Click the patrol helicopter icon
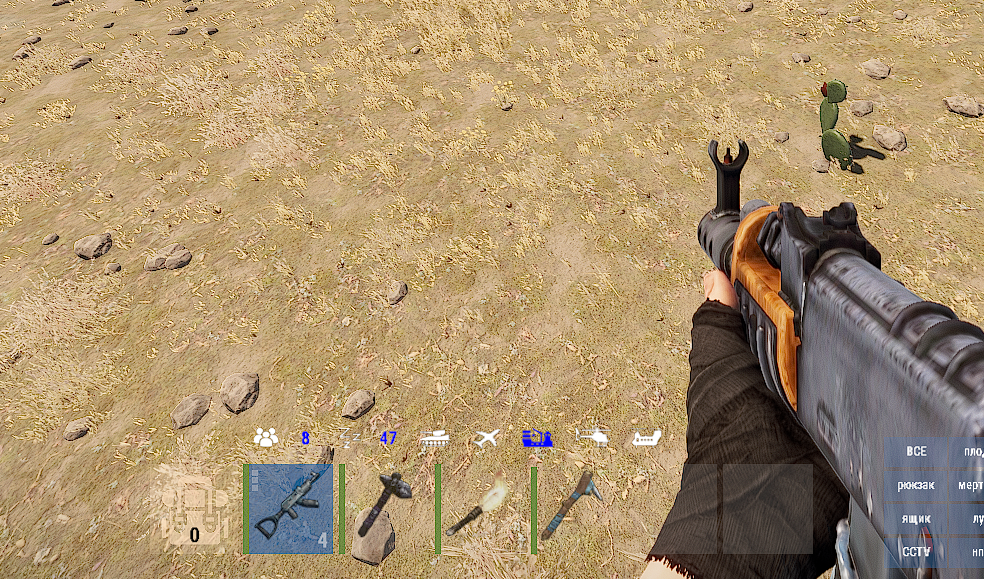Image resolution: width=984 pixels, height=579 pixels. pos(592,437)
